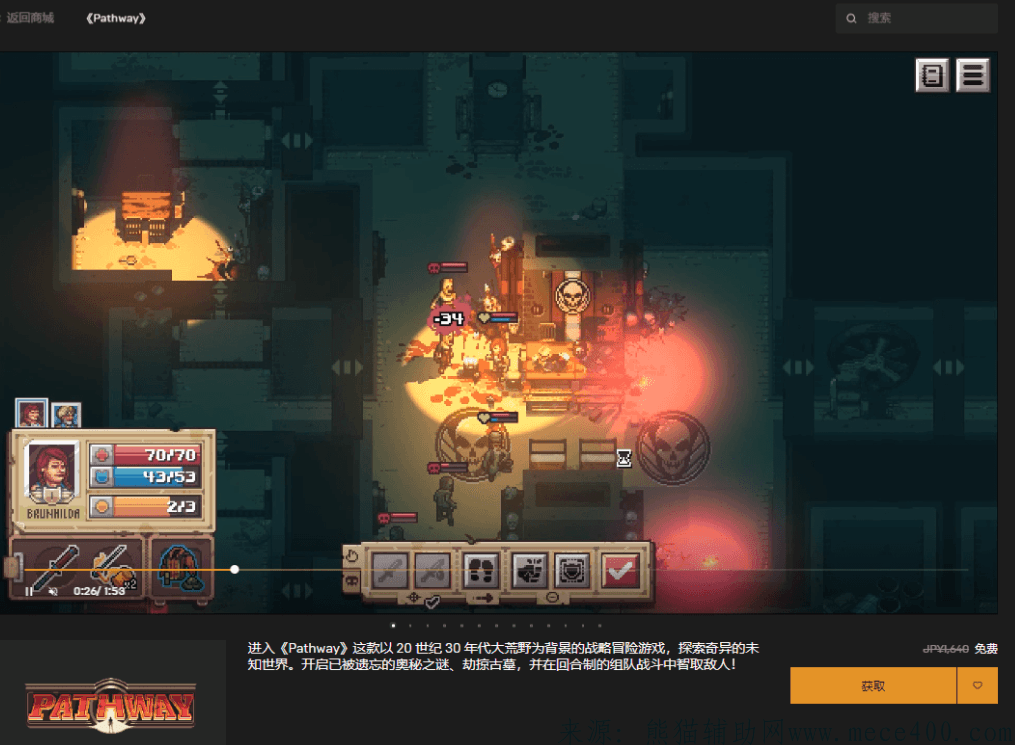Select the blond squad member portrait
This screenshot has height=745, width=1015.
click(x=66, y=415)
